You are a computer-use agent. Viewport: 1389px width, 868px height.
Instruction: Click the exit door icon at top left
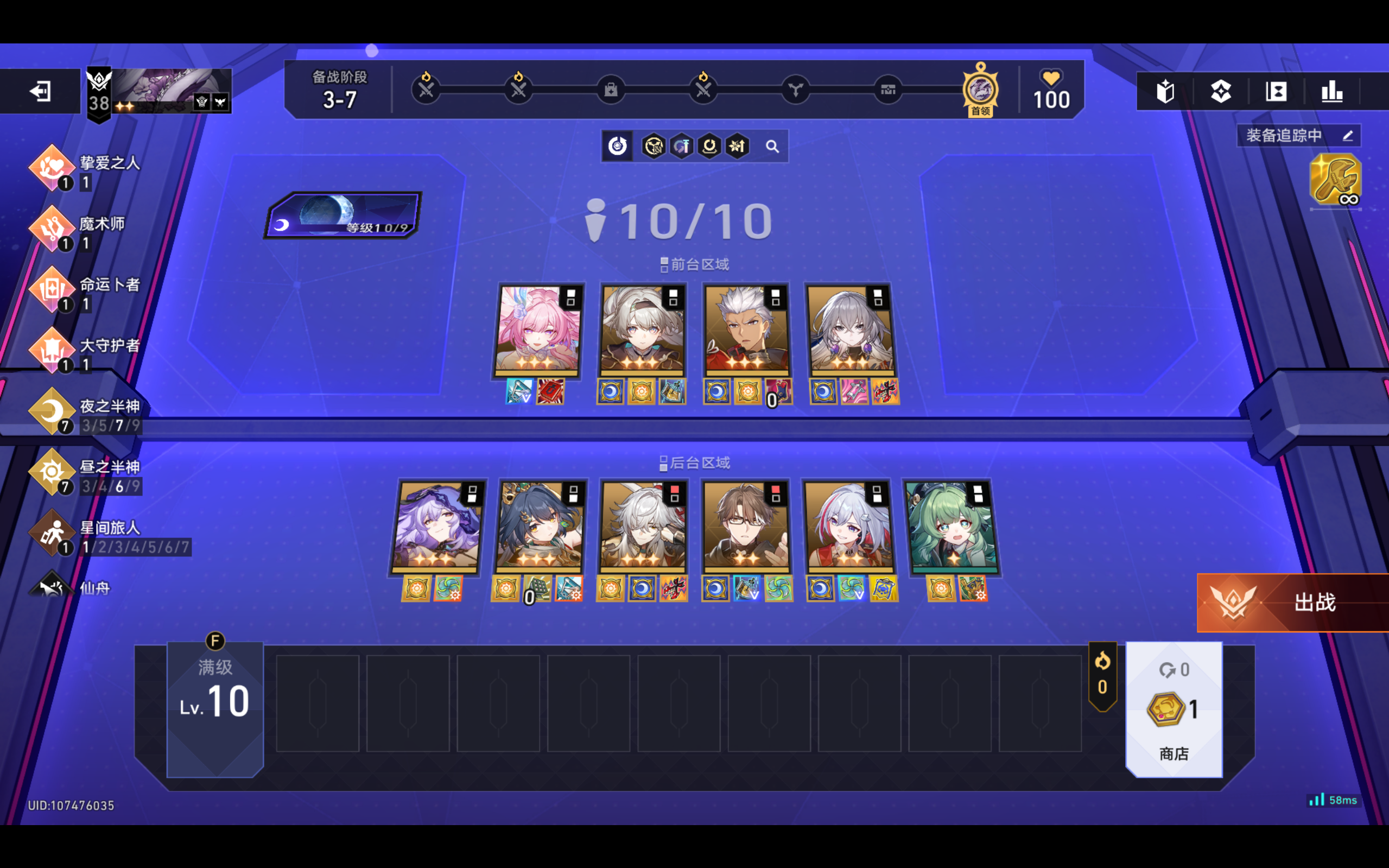(41, 92)
